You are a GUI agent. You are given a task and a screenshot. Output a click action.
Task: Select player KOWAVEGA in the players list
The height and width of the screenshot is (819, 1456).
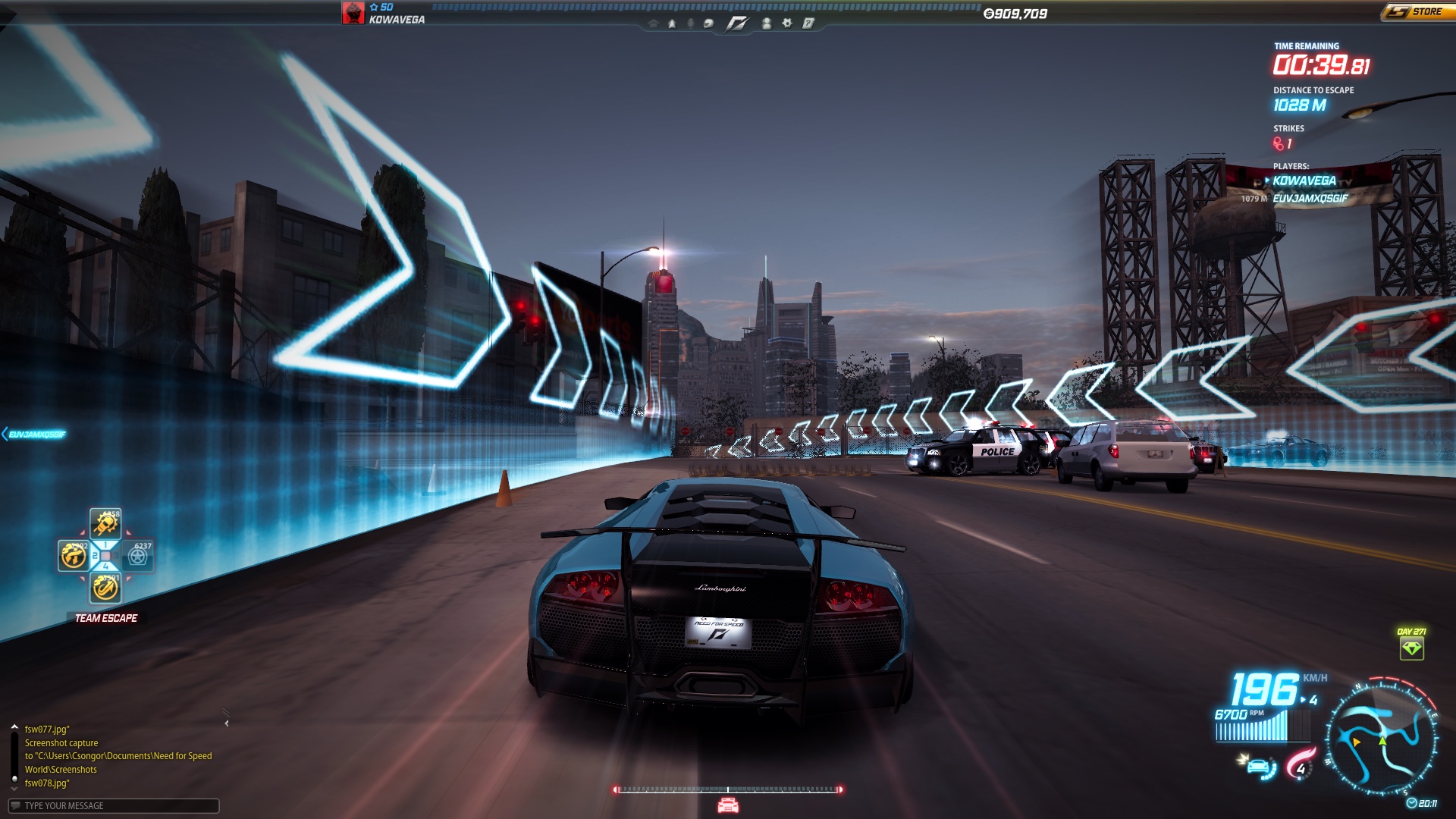pyautogui.click(x=1304, y=180)
